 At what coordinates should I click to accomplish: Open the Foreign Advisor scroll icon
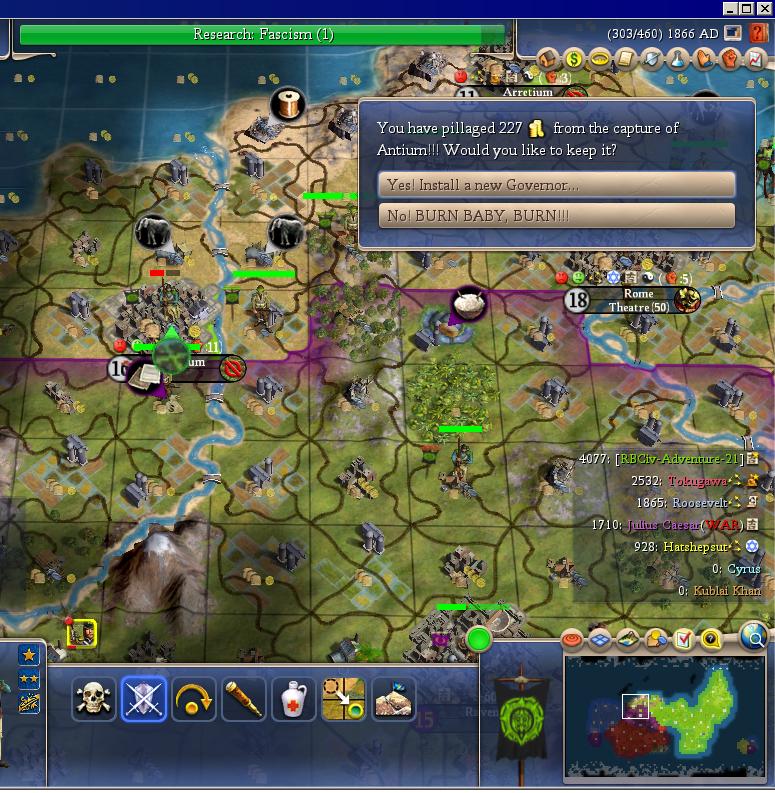(x=626, y=59)
